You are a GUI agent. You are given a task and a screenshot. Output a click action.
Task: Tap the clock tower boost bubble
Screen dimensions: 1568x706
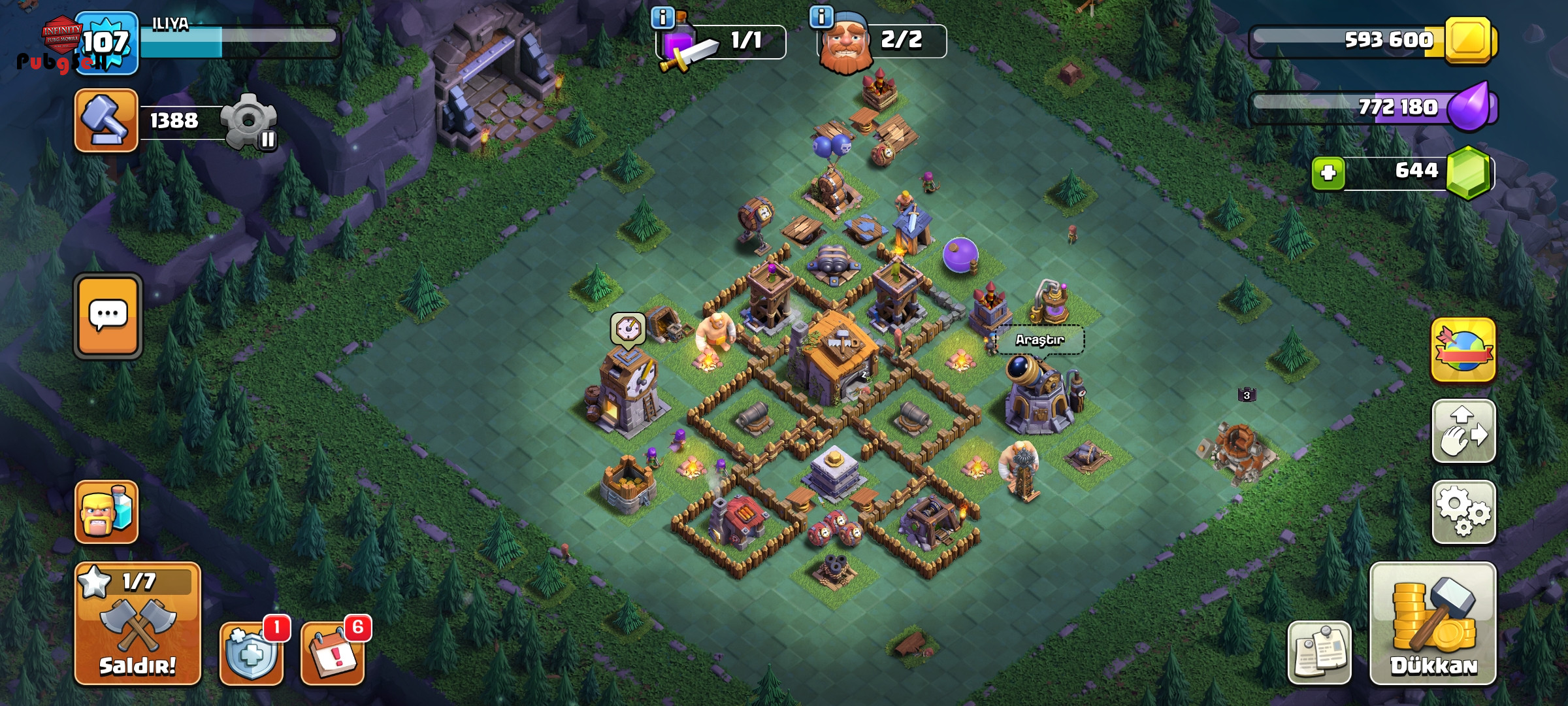(629, 328)
